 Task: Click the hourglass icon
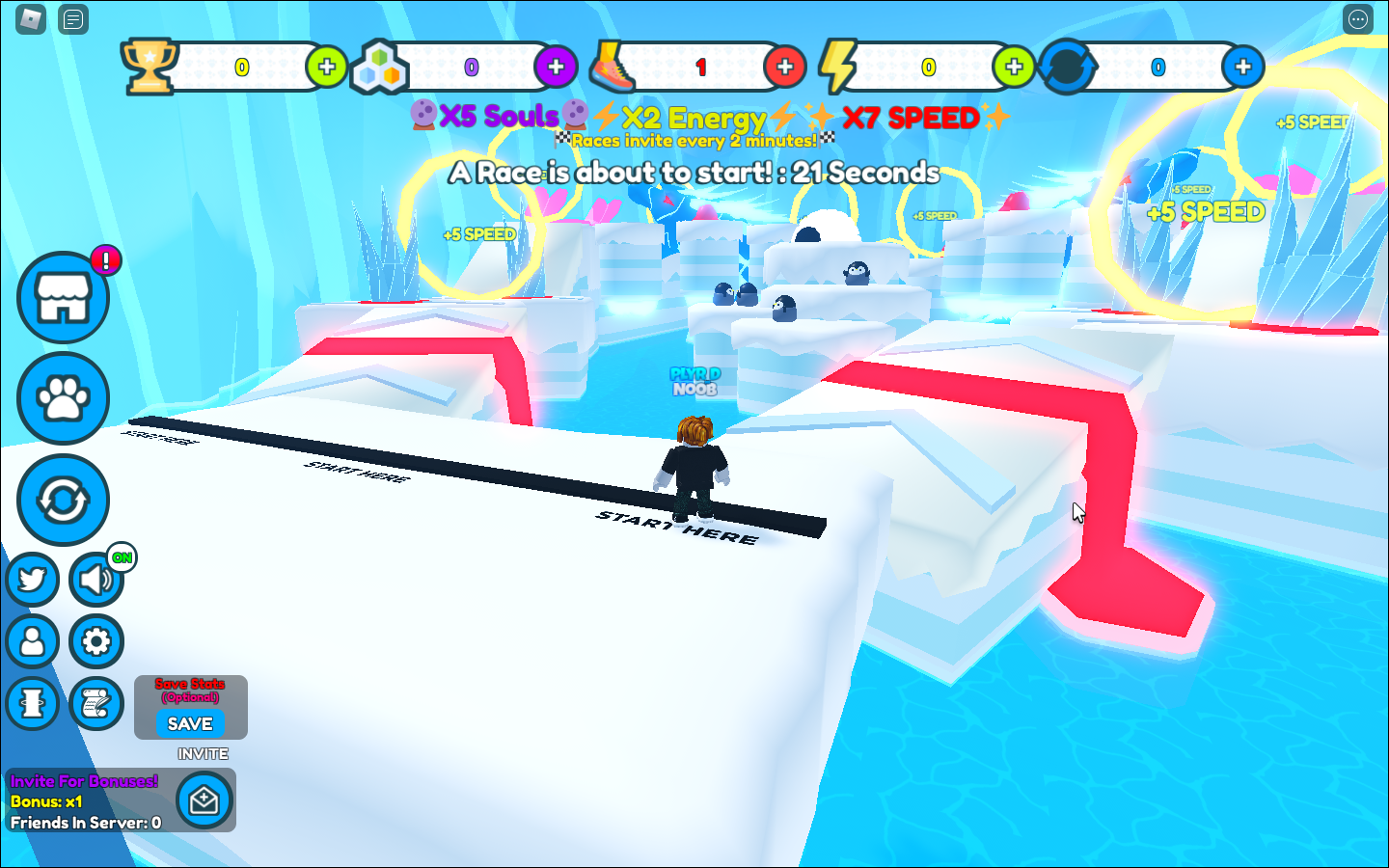pos(33,704)
